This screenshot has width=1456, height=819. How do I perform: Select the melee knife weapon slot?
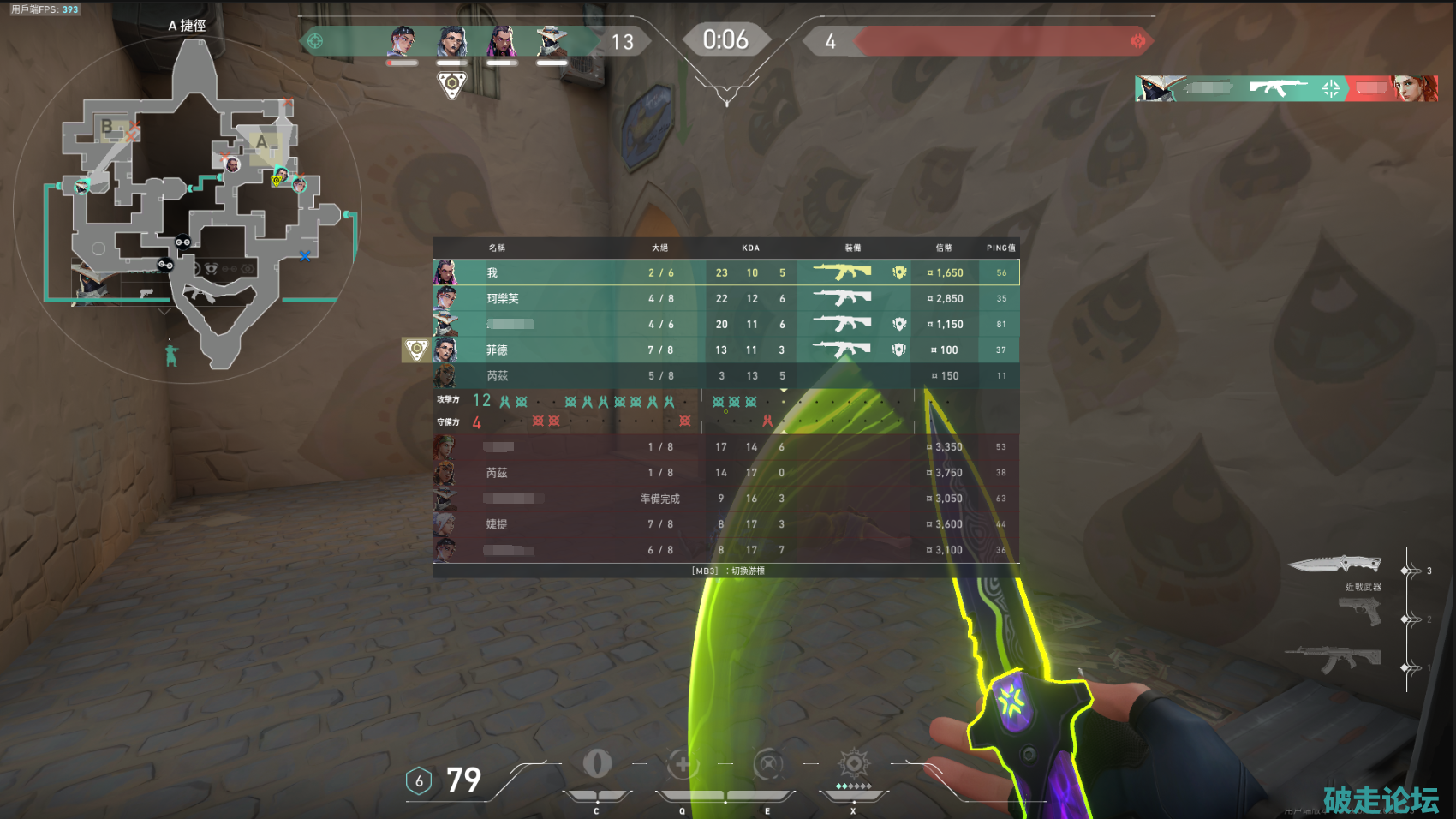coord(1335,565)
